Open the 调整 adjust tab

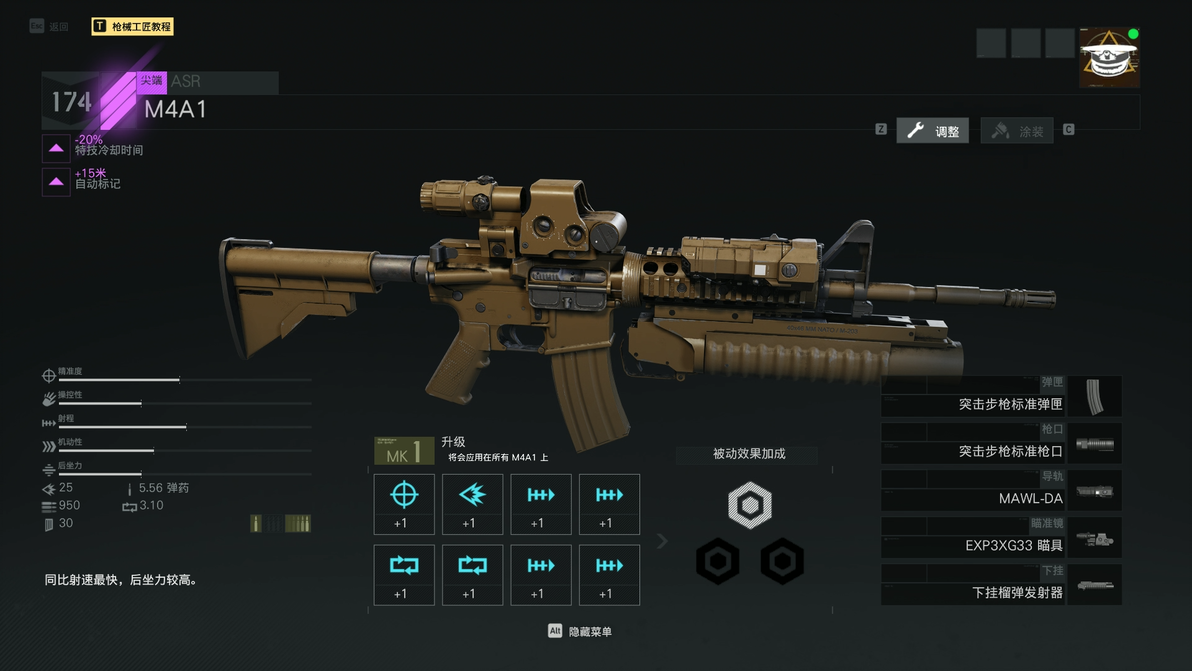932,131
